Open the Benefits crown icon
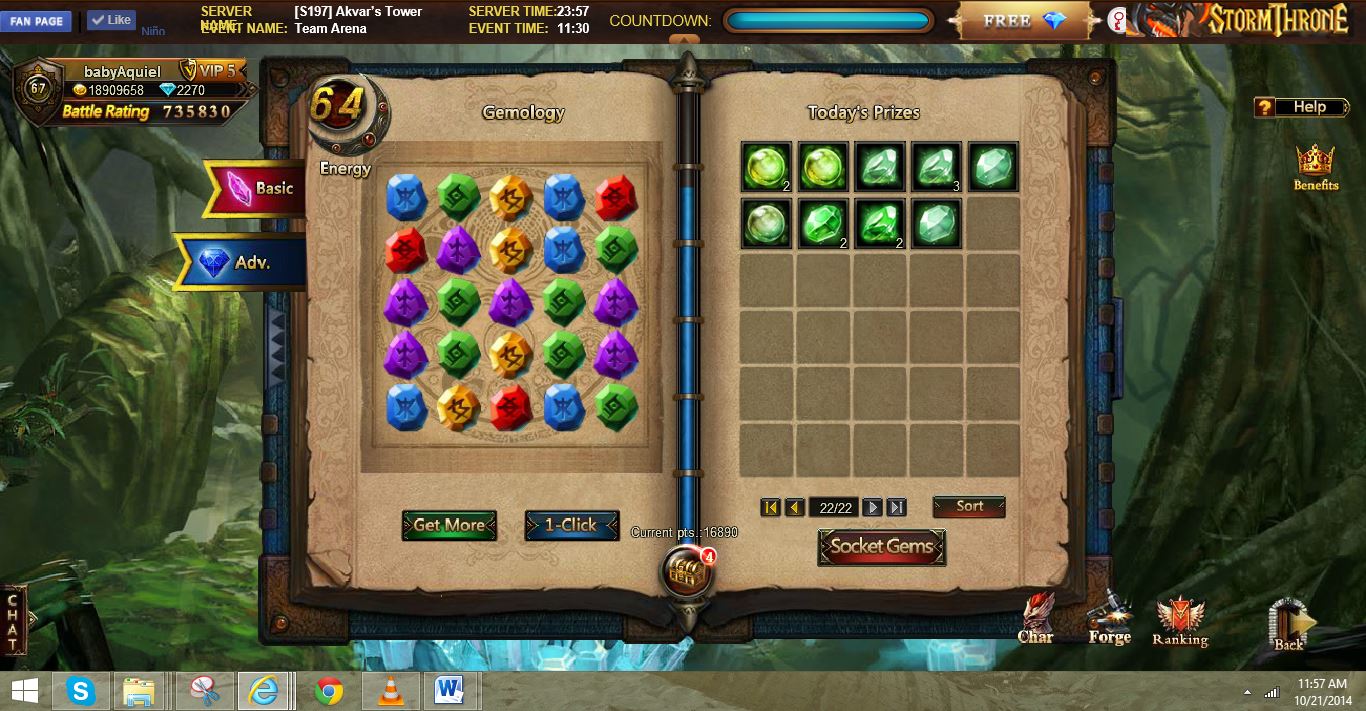The image size is (1366, 711). [1315, 167]
